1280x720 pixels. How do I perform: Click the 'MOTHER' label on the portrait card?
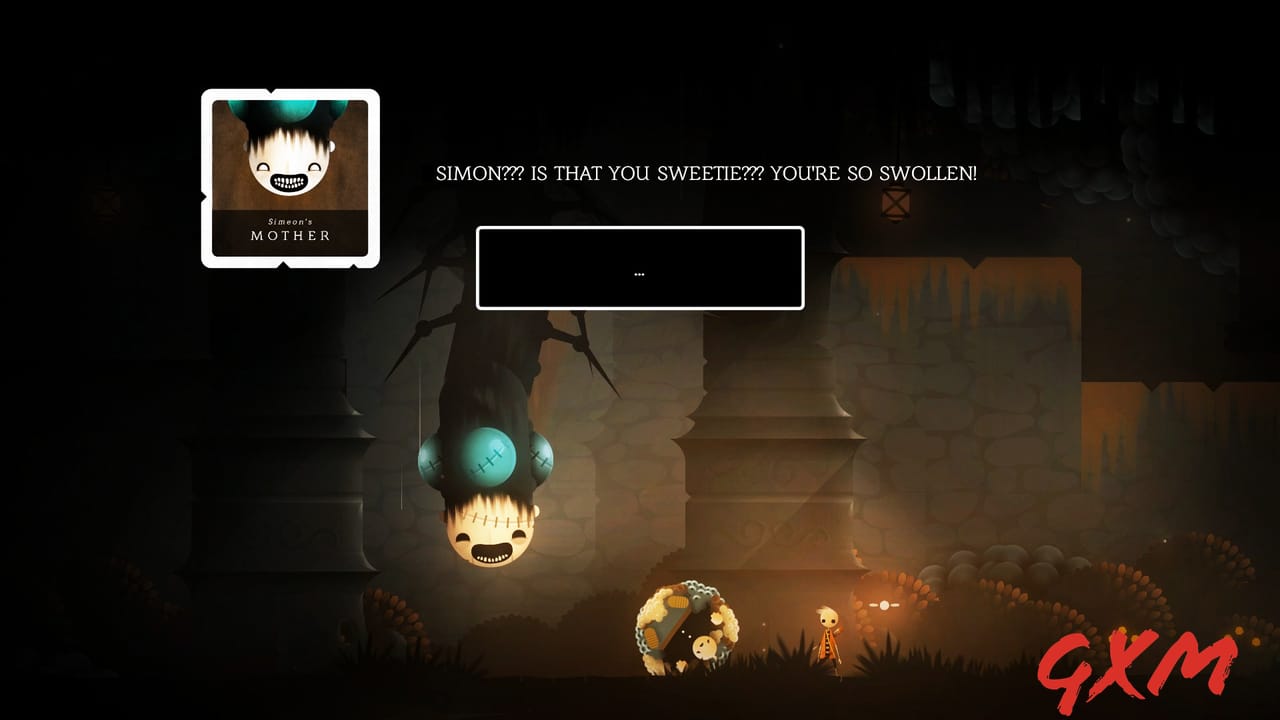coord(291,236)
